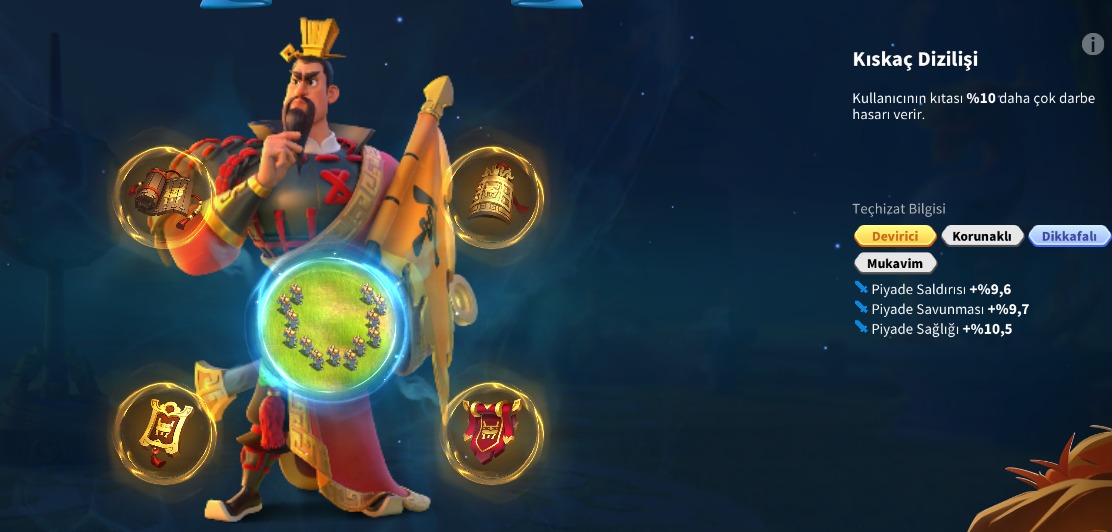Click the Mukavim tag
This screenshot has height=532, width=1112.
pyautogui.click(x=895, y=263)
